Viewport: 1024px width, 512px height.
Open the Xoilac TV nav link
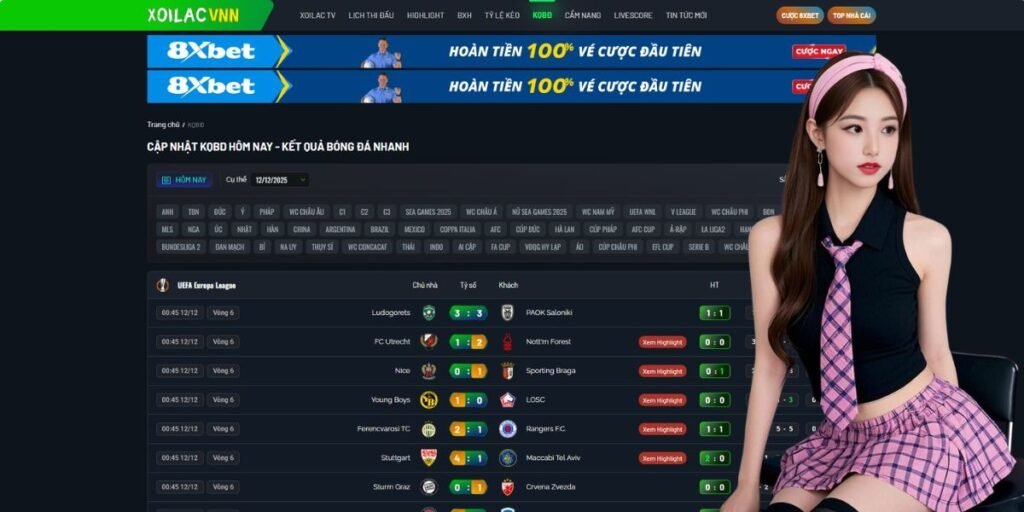click(317, 16)
